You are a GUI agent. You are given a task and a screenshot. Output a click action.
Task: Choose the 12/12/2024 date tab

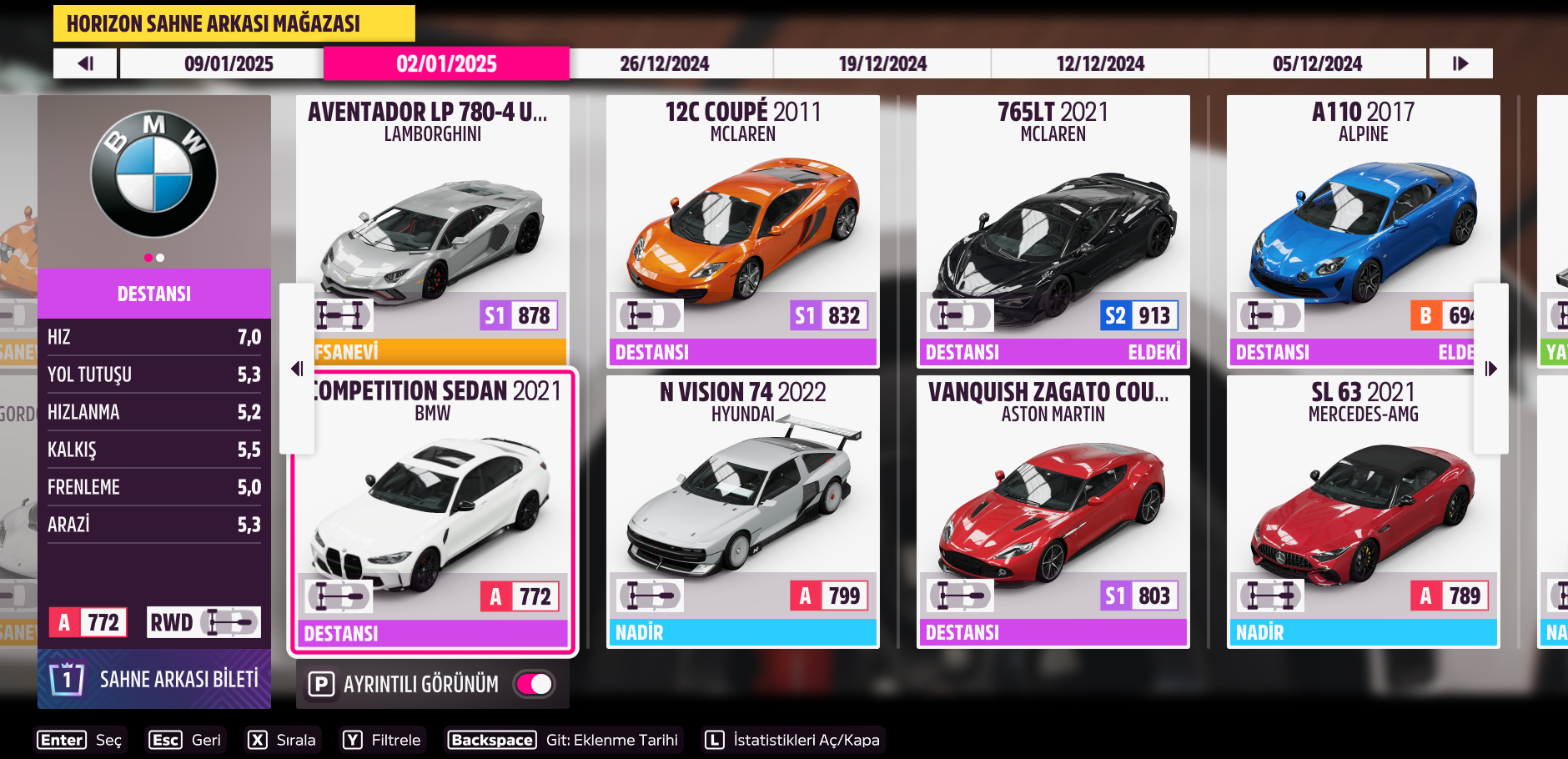(1100, 63)
